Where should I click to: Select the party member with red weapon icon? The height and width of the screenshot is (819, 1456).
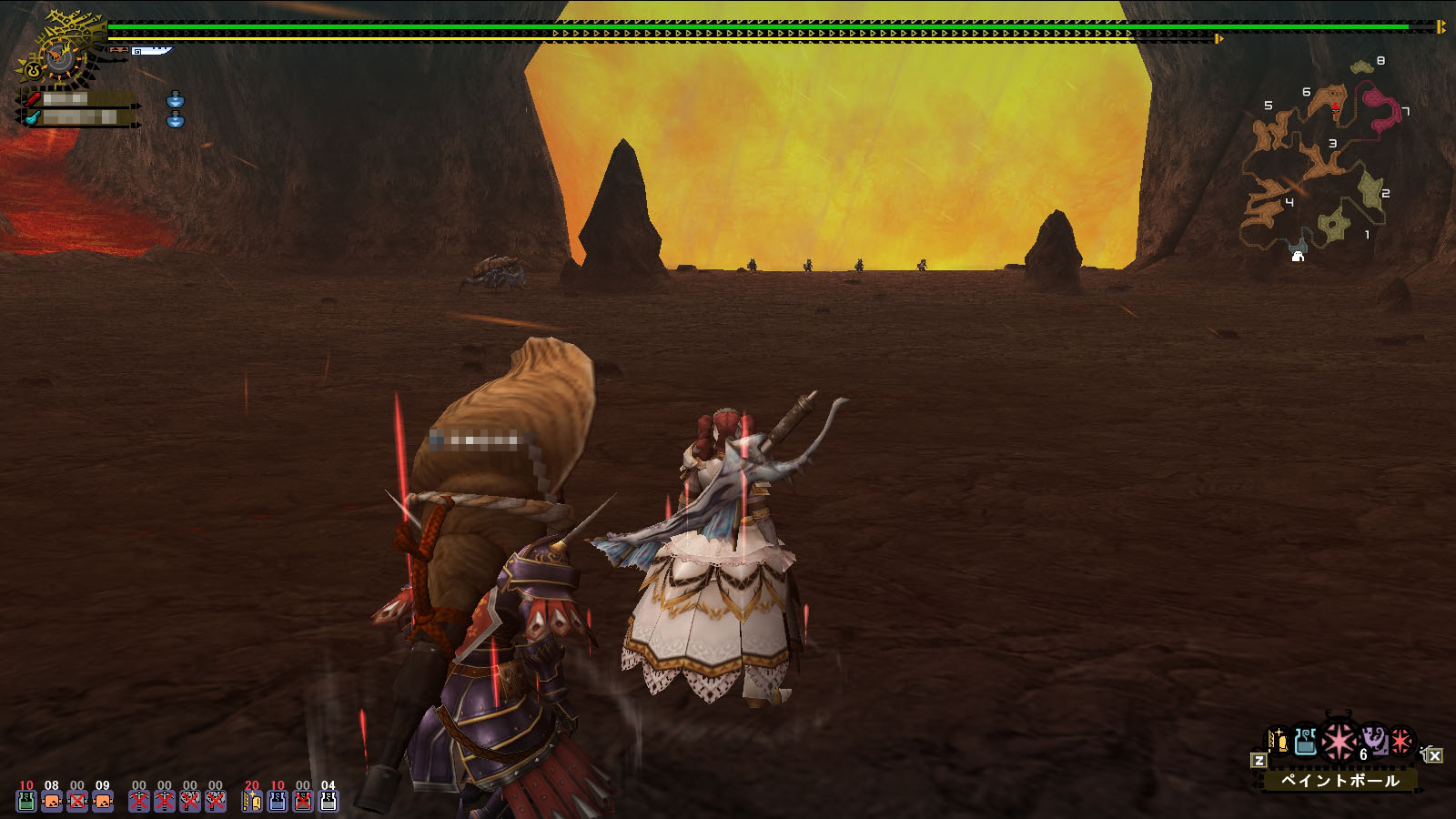[x=77, y=98]
